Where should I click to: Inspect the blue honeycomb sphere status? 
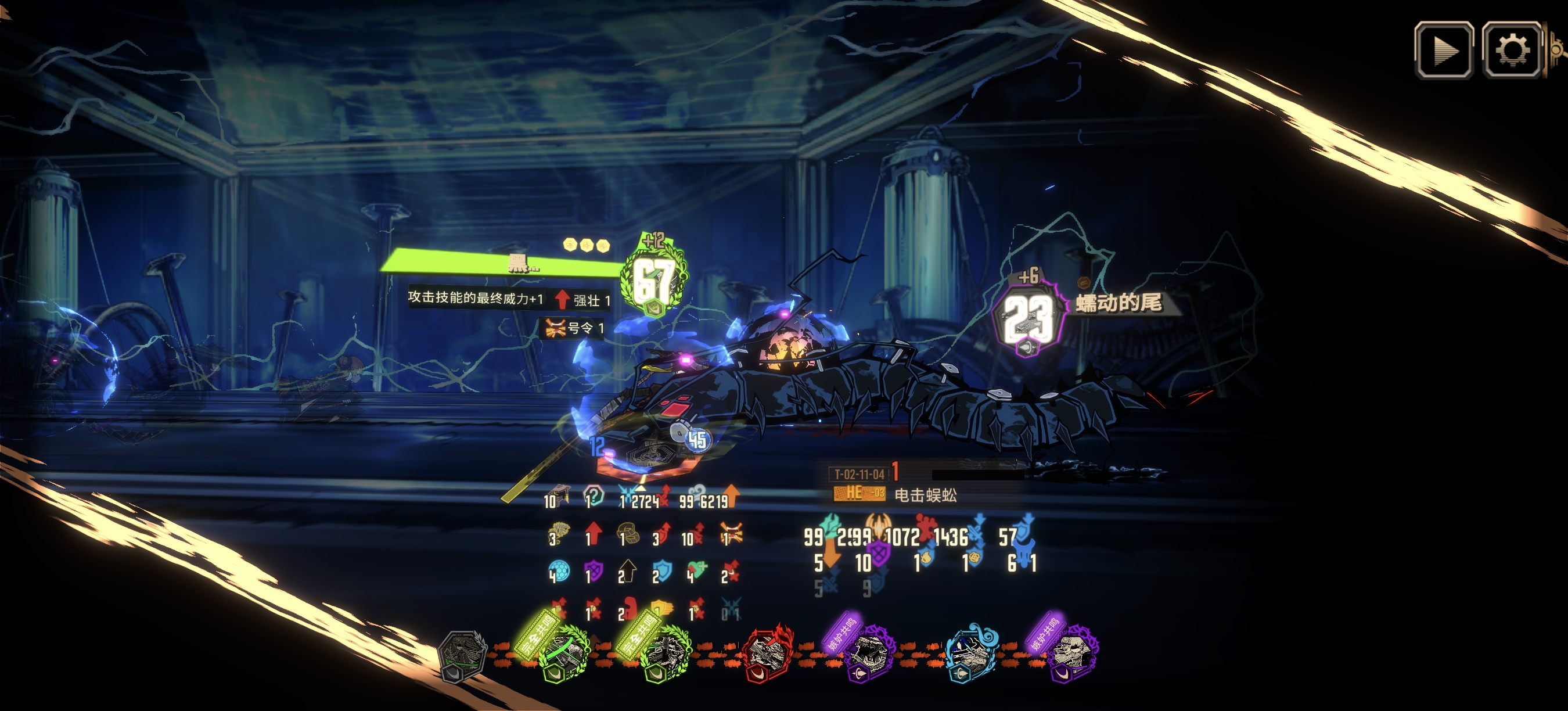560,572
